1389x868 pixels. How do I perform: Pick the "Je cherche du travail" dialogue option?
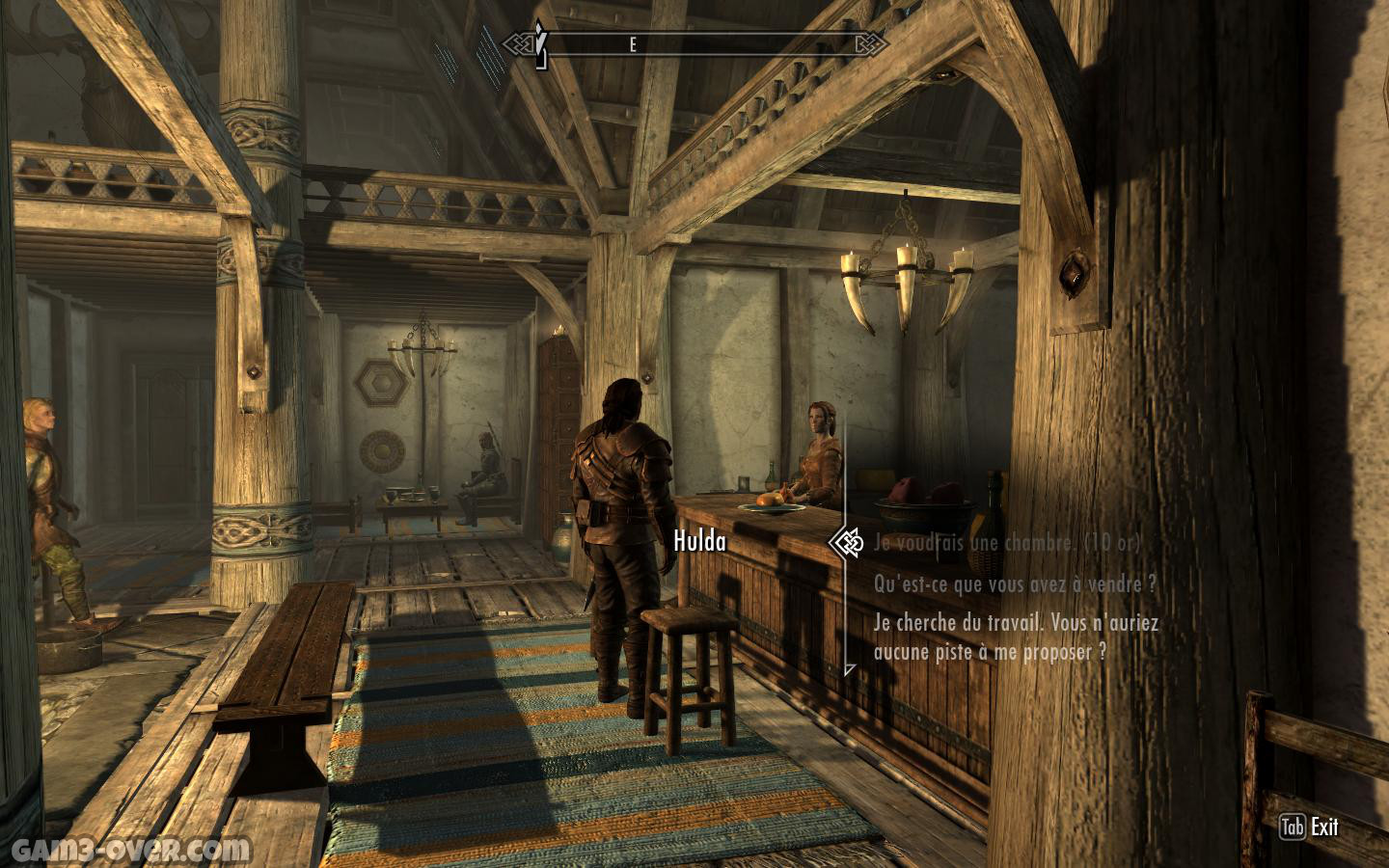coord(1015,637)
